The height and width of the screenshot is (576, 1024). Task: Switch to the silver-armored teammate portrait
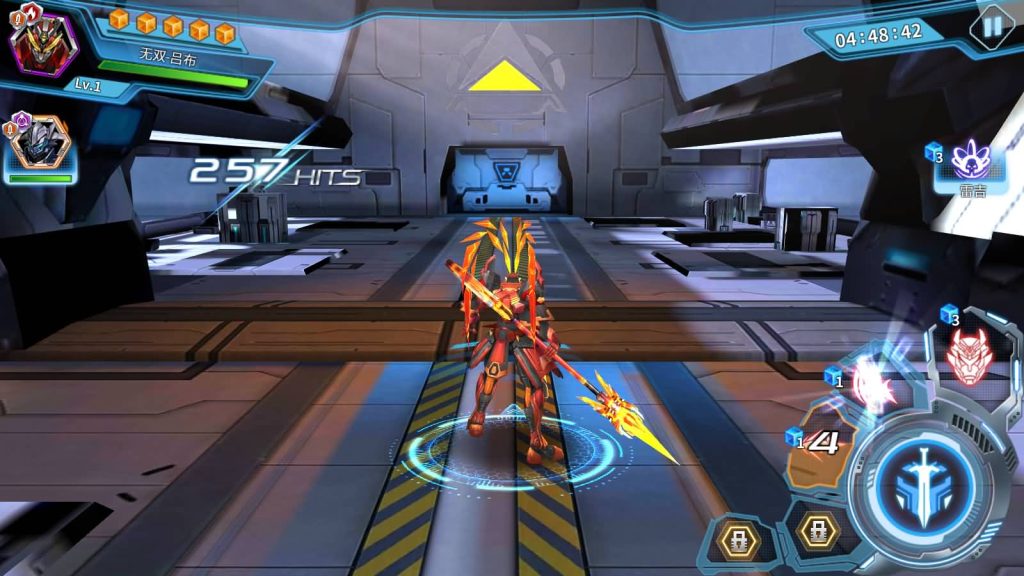pos(40,145)
